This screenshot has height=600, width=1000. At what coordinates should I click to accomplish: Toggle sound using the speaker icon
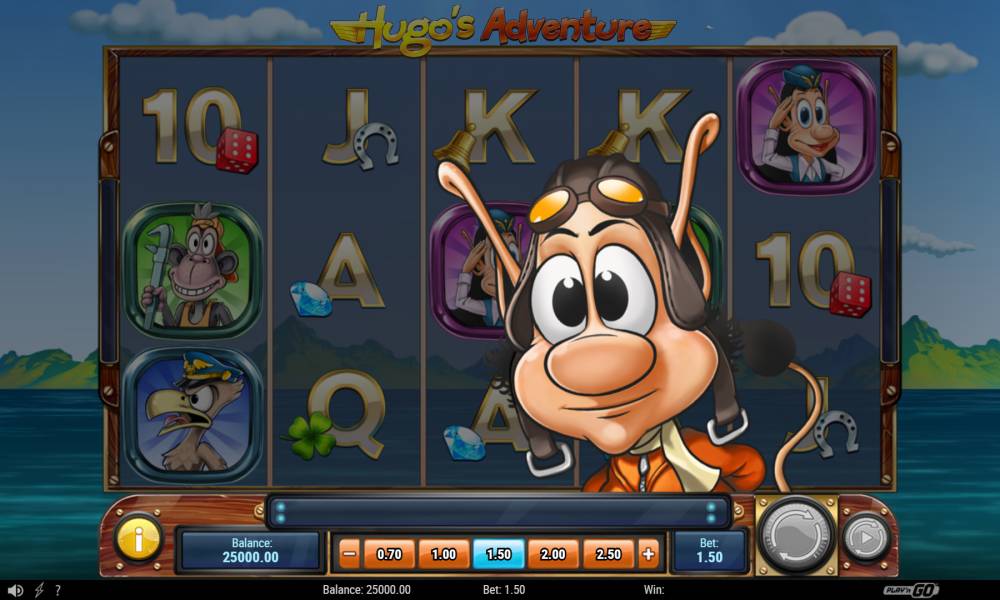pos(15,590)
